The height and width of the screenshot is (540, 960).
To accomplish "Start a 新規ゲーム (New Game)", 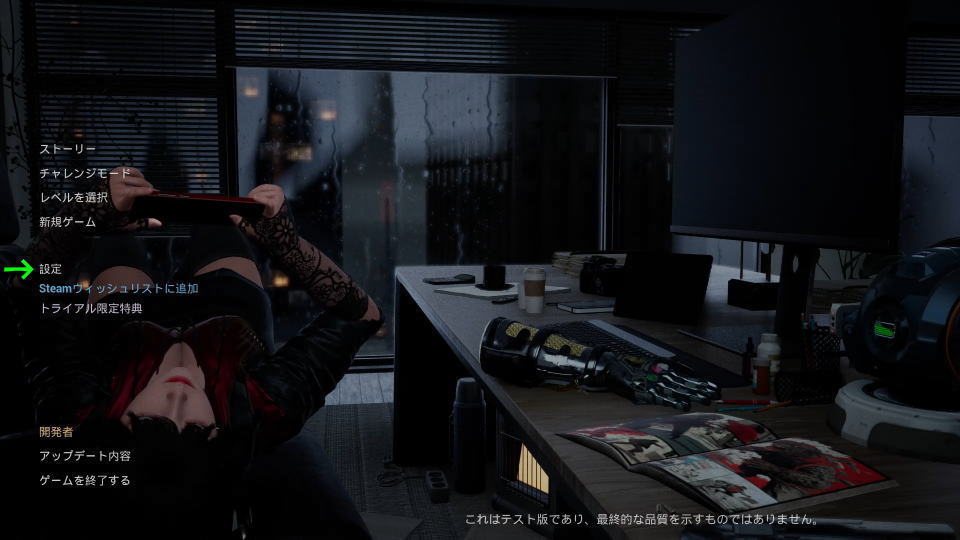I will [67, 222].
